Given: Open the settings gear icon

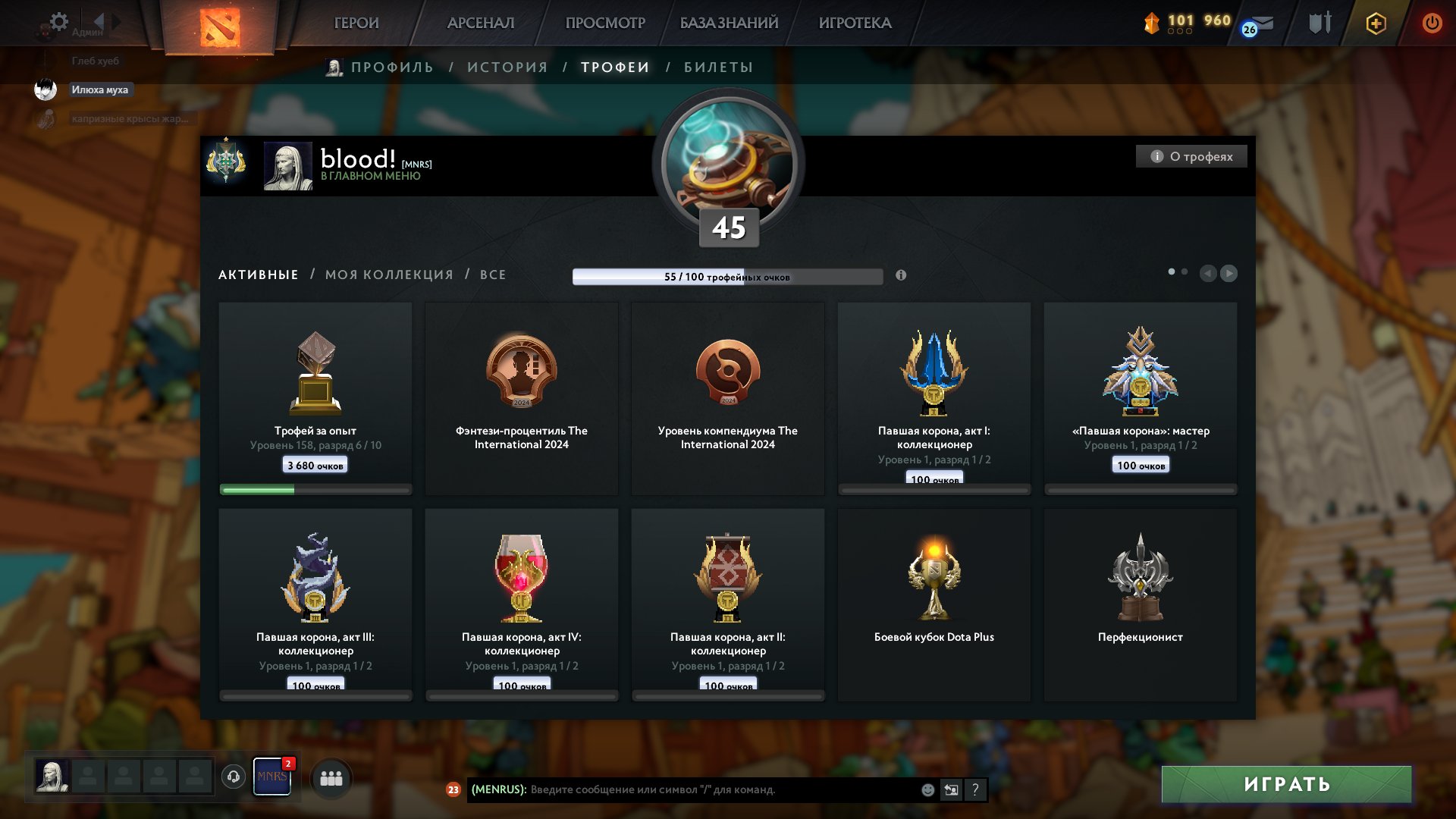Looking at the screenshot, I should (x=58, y=22).
